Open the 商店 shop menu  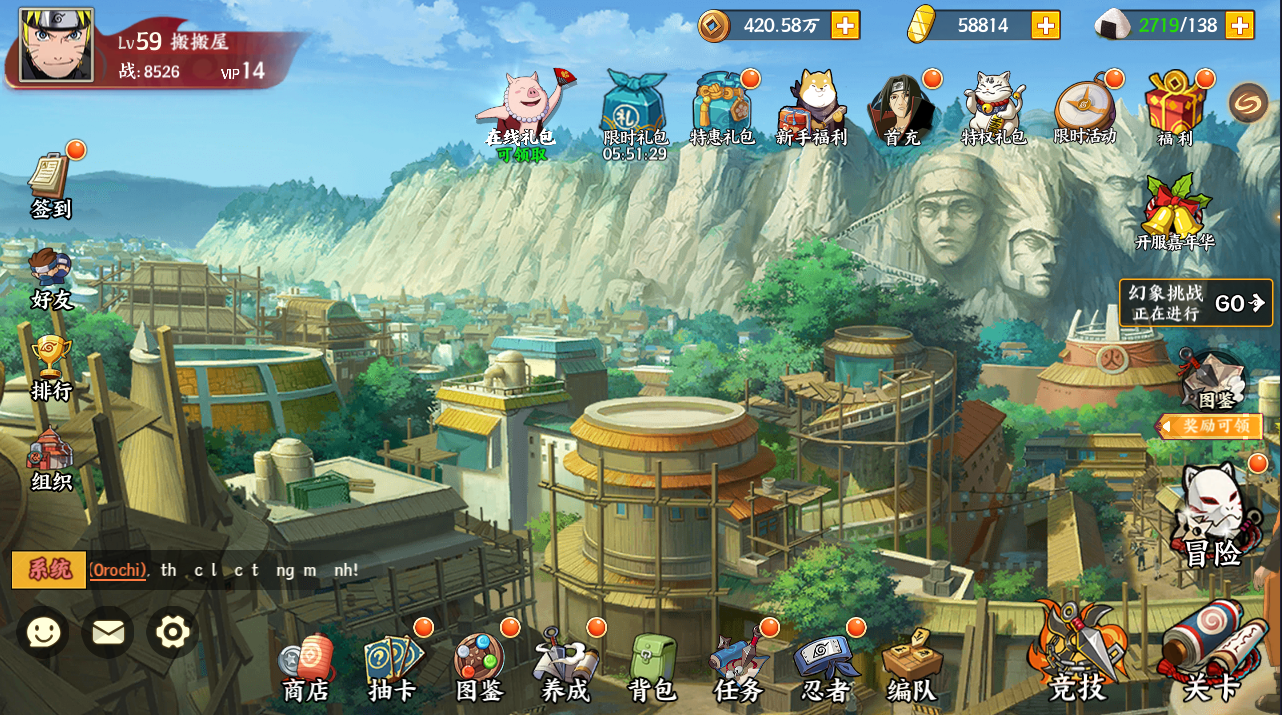click(306, 667)
